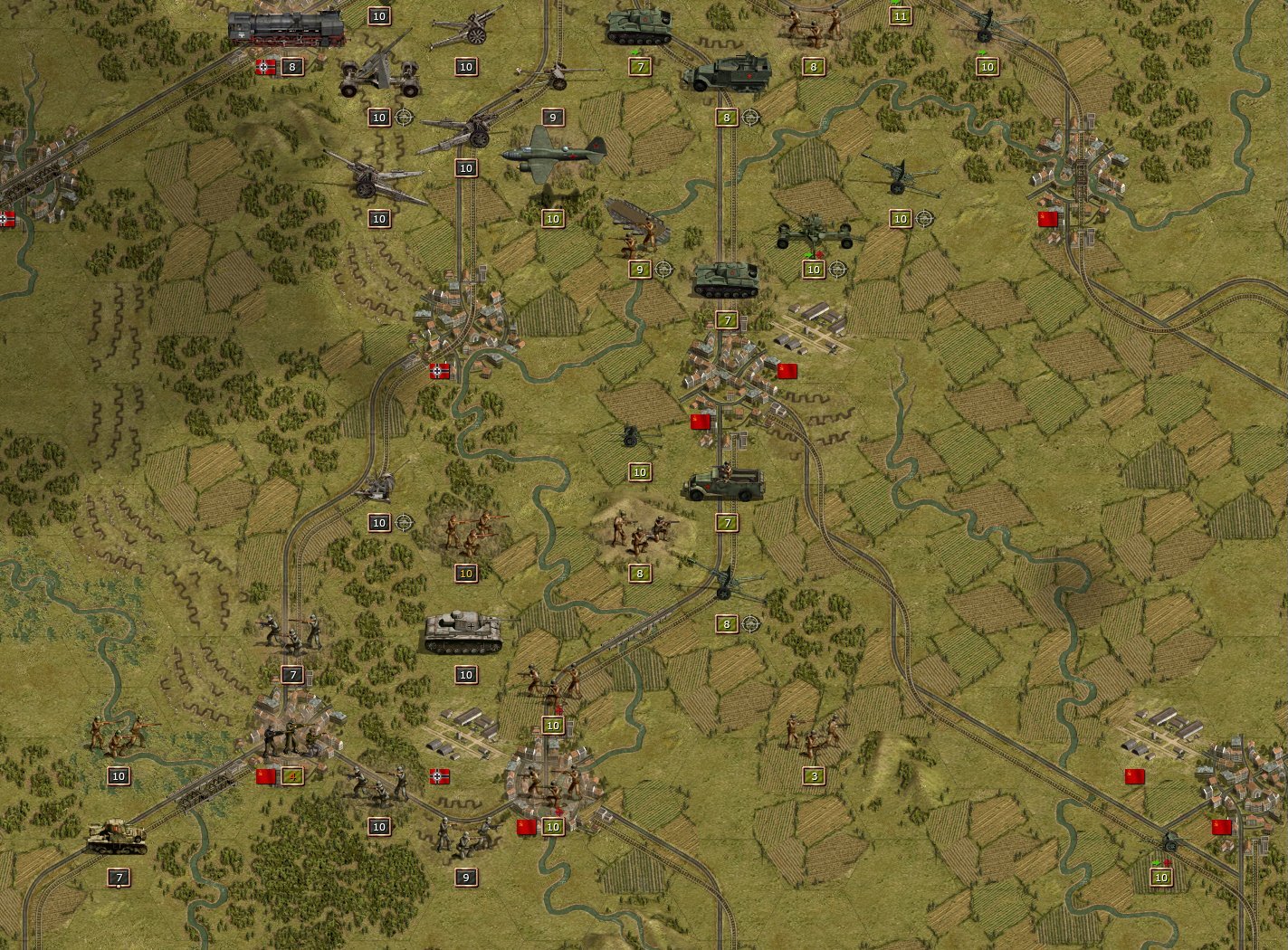1288x950 pixels.
Task: Click the strength badge showing 3 near the lone infantry
Action: [814, 775]
